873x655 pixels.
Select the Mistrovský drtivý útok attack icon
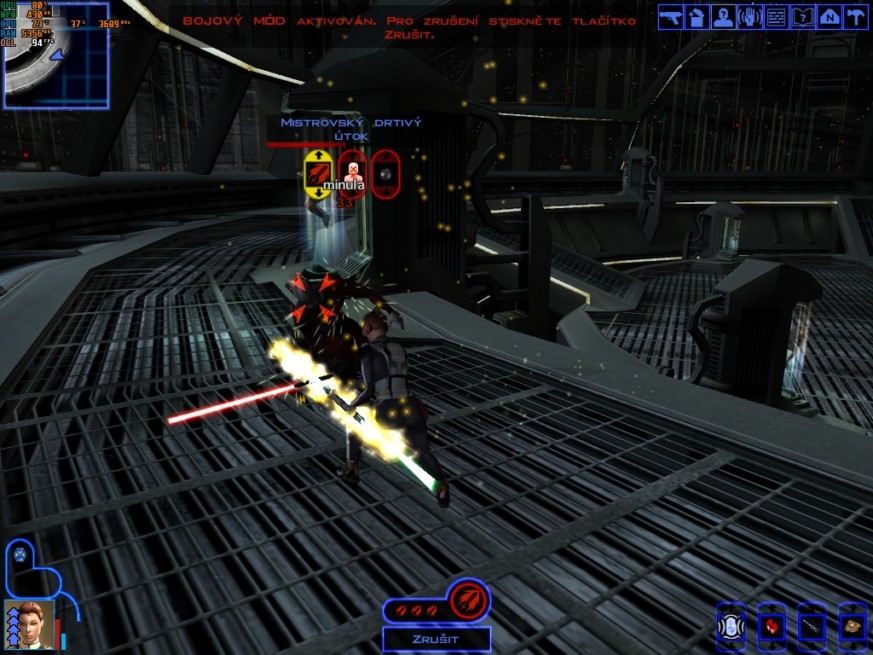click(x=318, y=173)
